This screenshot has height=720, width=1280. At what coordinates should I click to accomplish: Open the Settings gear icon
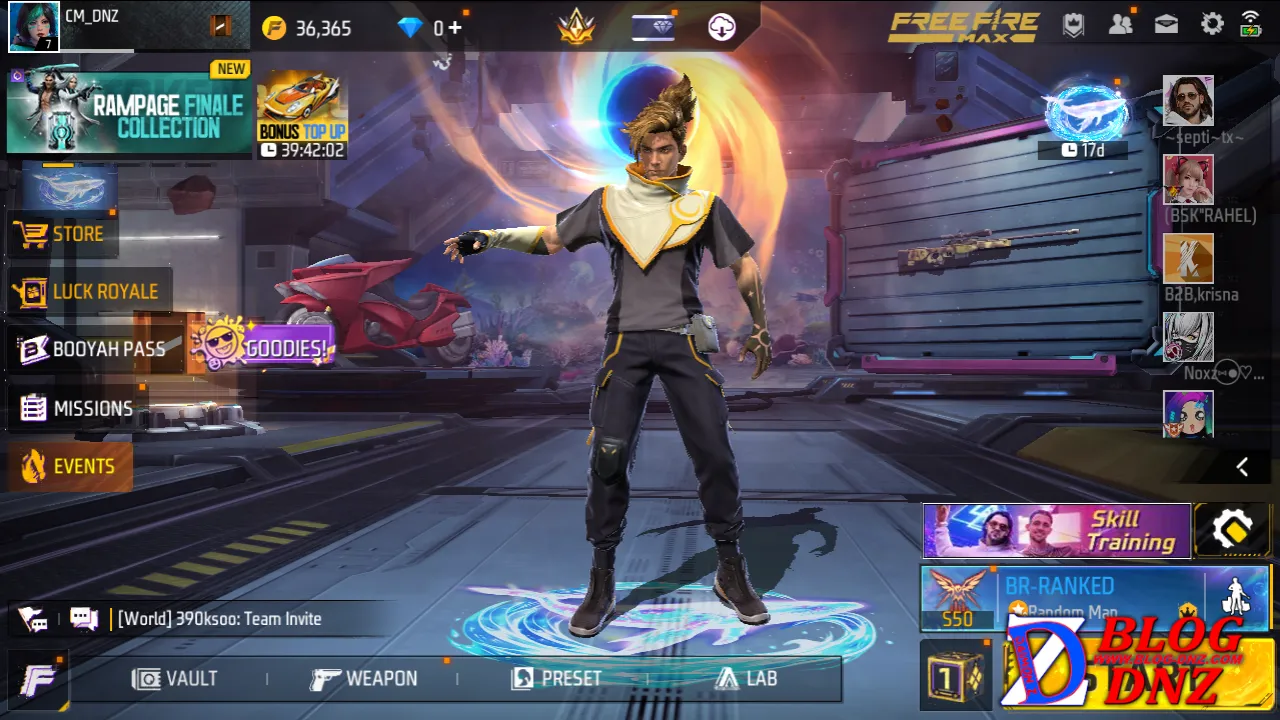tap(1212, 25)
